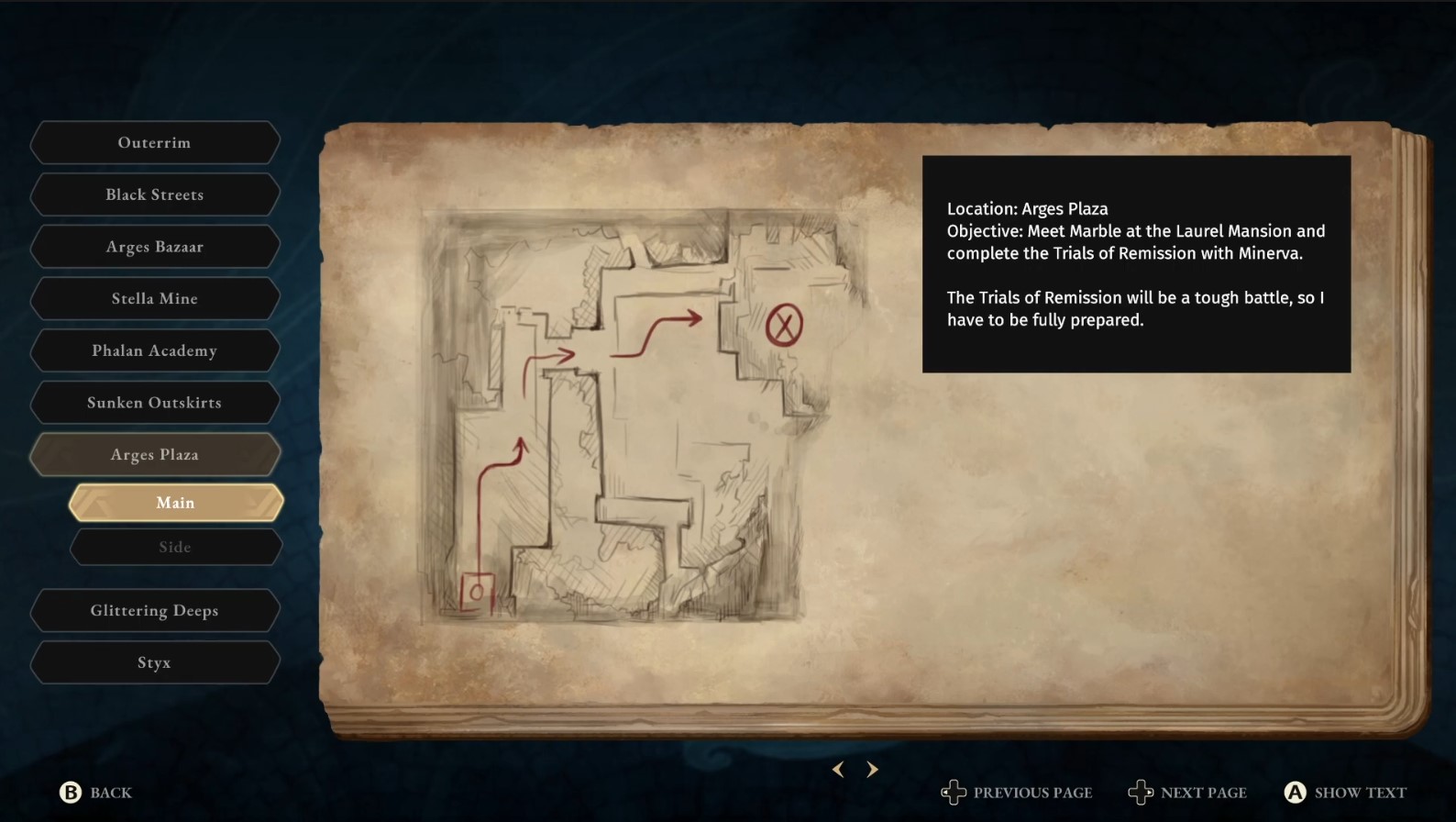Viewport: 1456px width, 822px height.
Task: Click the Arges Plaza location entry
Action: click(154, 454)
